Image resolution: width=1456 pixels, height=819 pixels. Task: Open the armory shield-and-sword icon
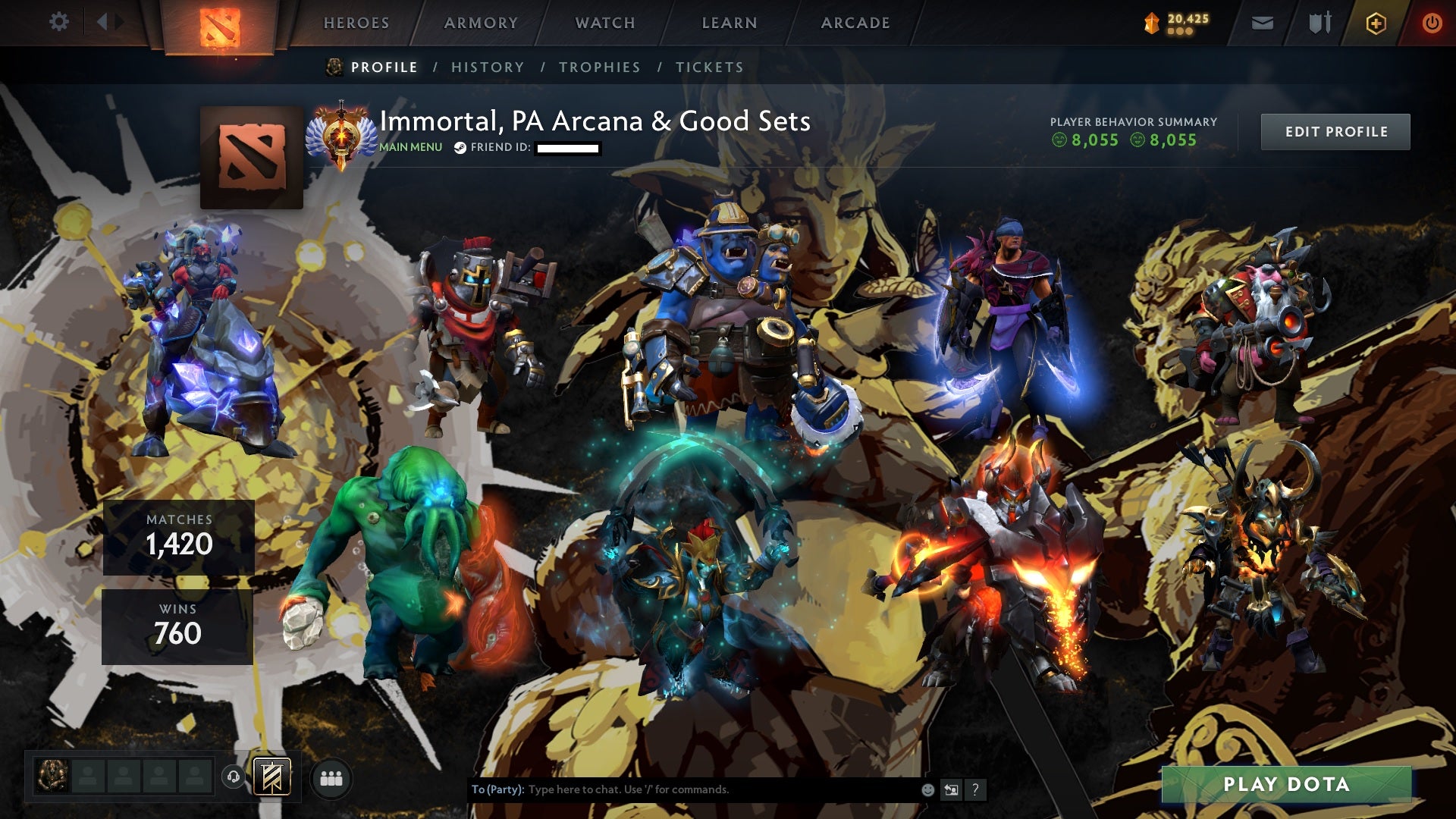(x=1321, y=23)
